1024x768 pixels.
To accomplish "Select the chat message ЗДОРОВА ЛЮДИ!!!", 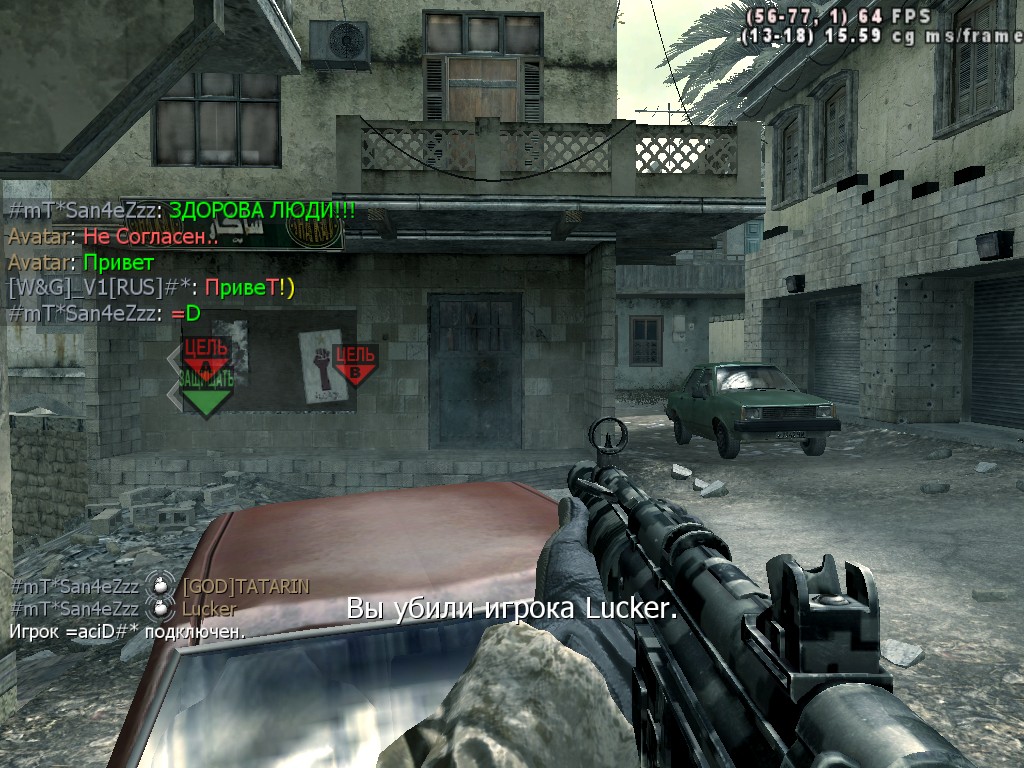I will pyautogui.click(x=262, y=211).
